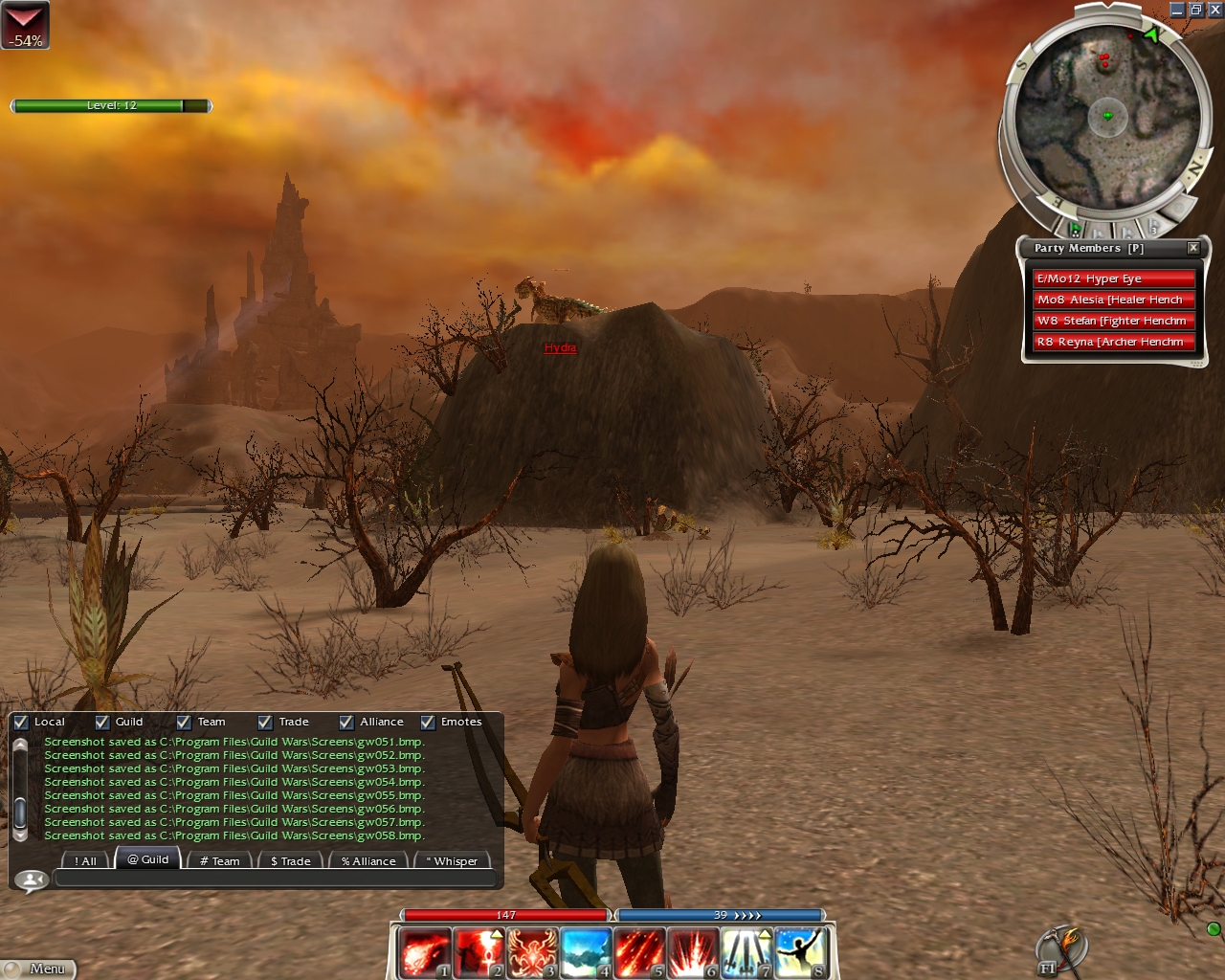
Task: Close the Party Members panel
Action: pyautogui.click(x=1193, y=248)
